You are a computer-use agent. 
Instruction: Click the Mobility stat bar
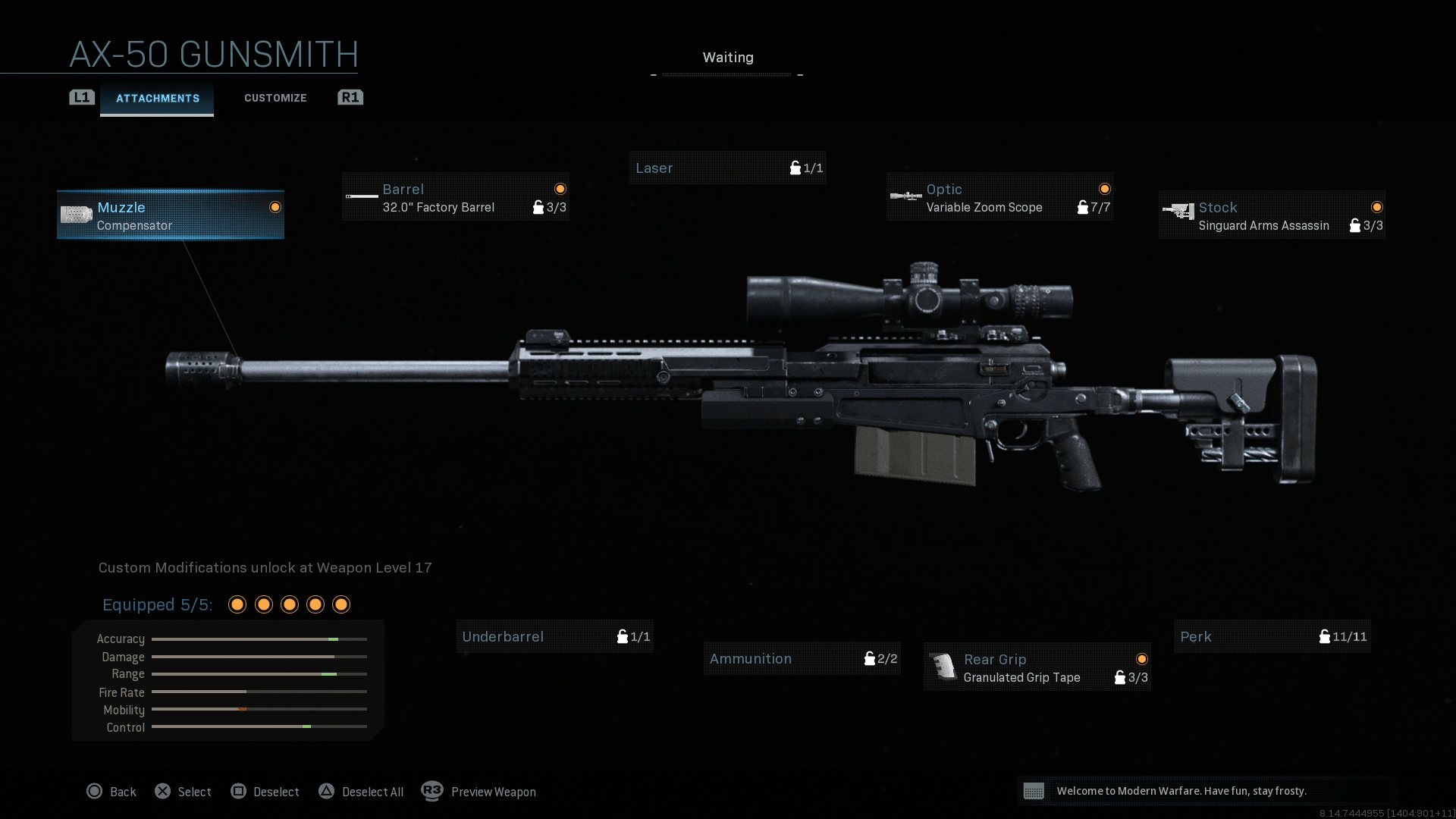tap(258, 710)
